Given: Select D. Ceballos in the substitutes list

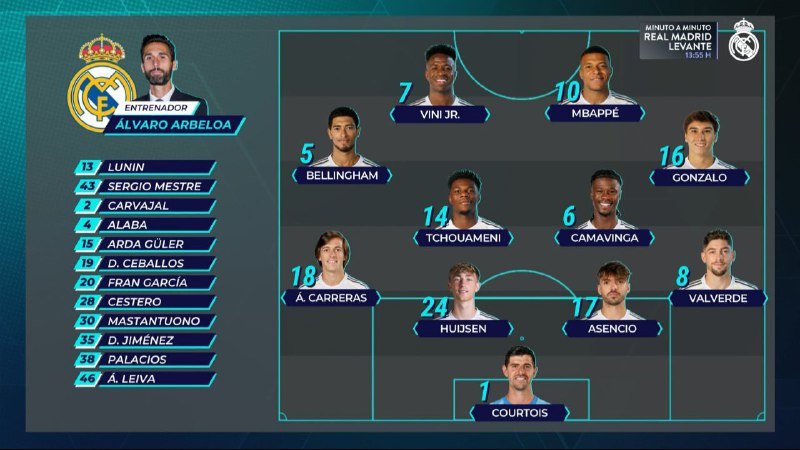Looking at the screenshot, I should coord(146,263).
